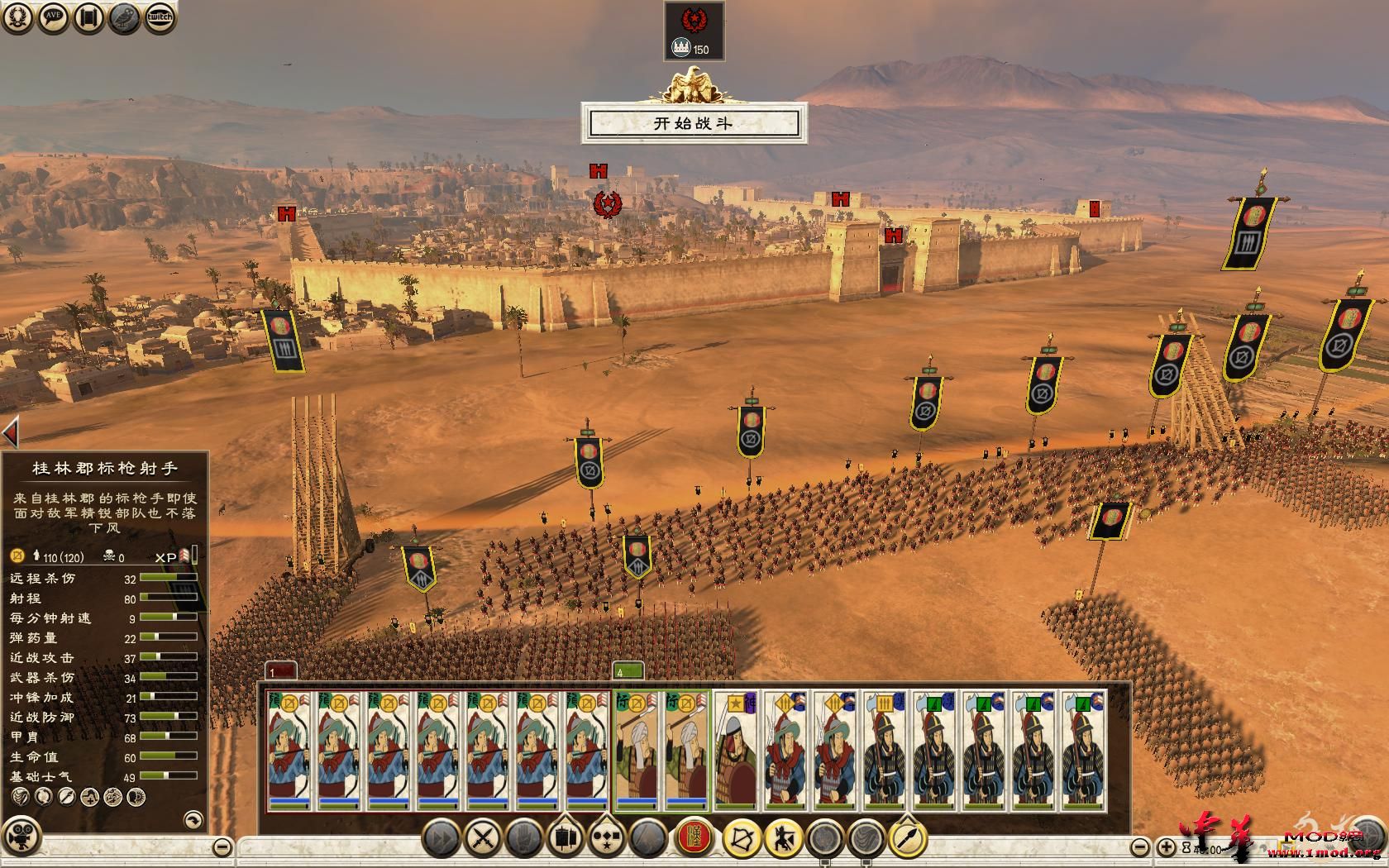Select group tab number 4
Viewport: 1389px width, 868px height.
point(627,672)
